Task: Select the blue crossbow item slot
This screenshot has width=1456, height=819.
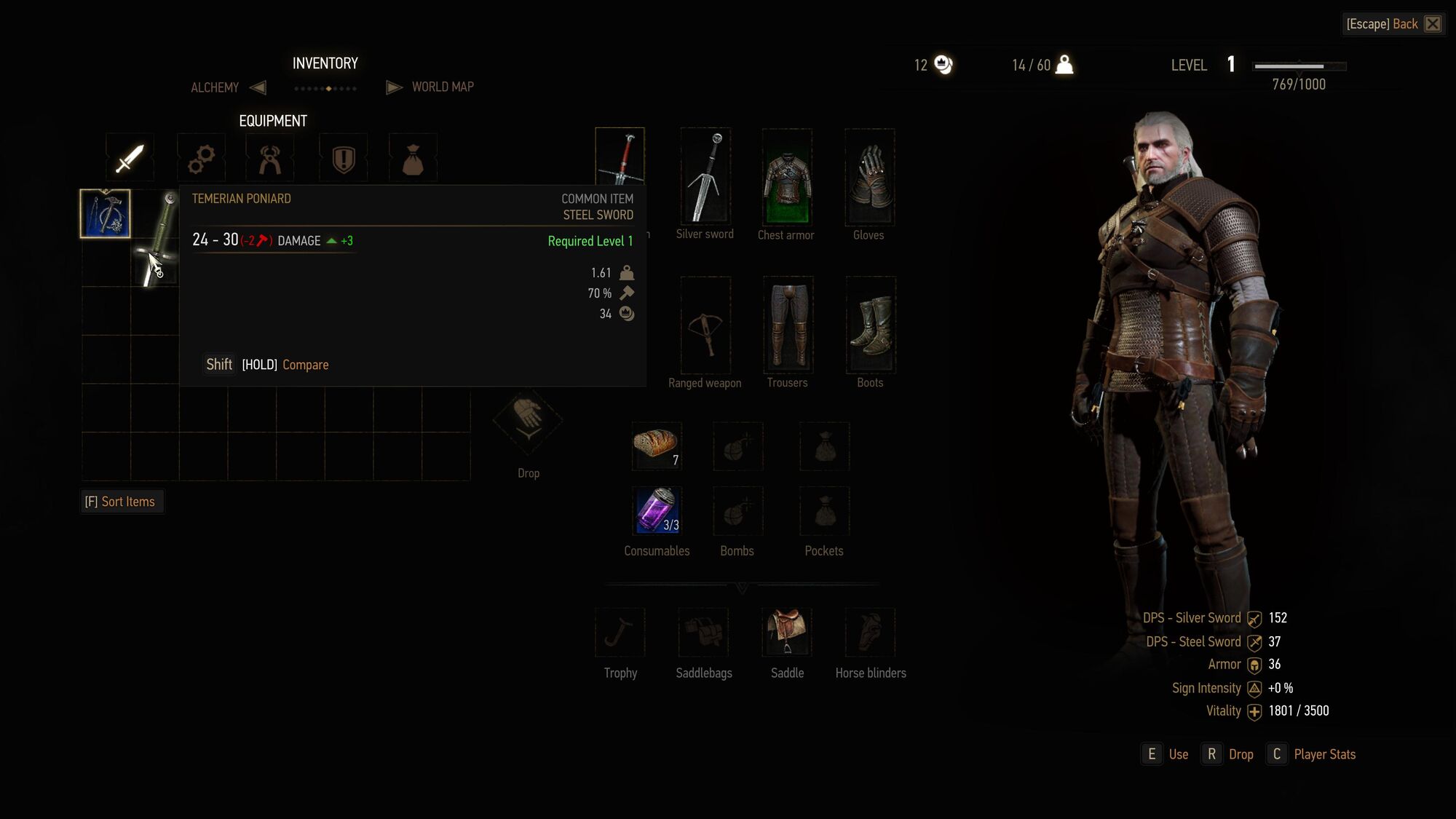Action: pos(106,214)
